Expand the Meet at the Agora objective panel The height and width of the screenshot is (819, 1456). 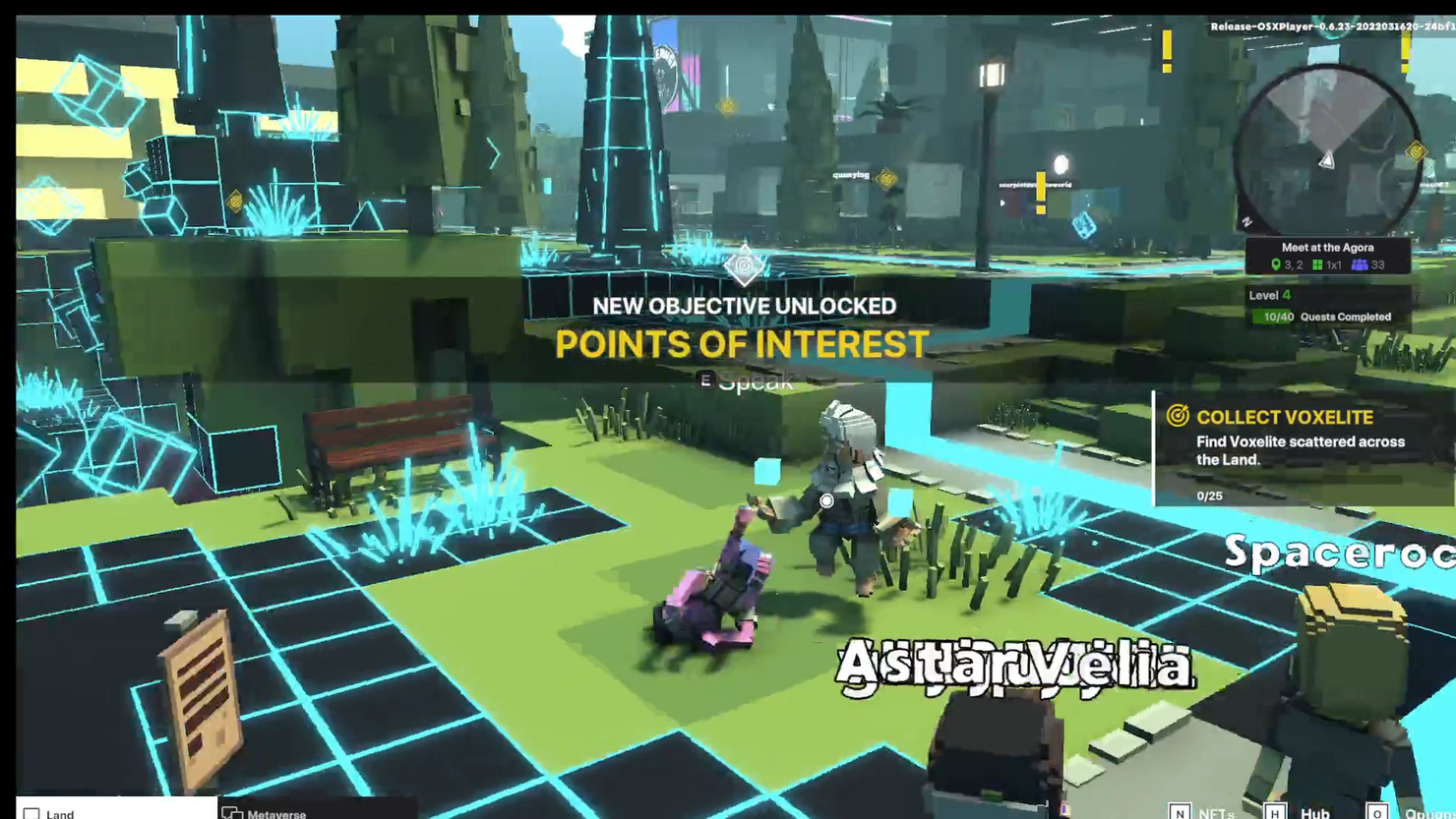(1328, 248)
